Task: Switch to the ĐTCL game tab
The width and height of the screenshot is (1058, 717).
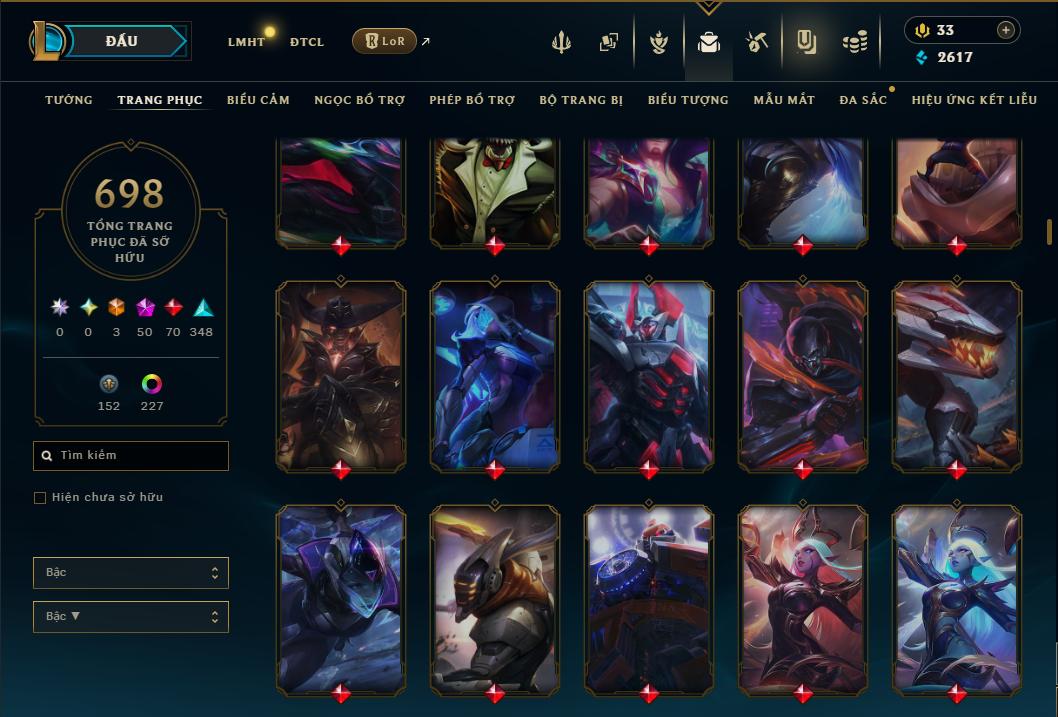Action: (x=306, y=42)
